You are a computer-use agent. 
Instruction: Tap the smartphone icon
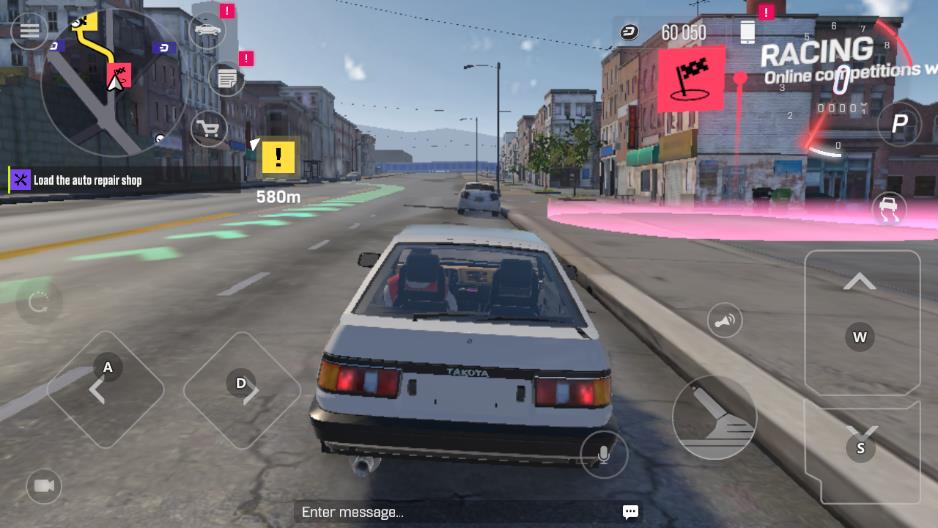pyautogui.click(x=747, y=32)
